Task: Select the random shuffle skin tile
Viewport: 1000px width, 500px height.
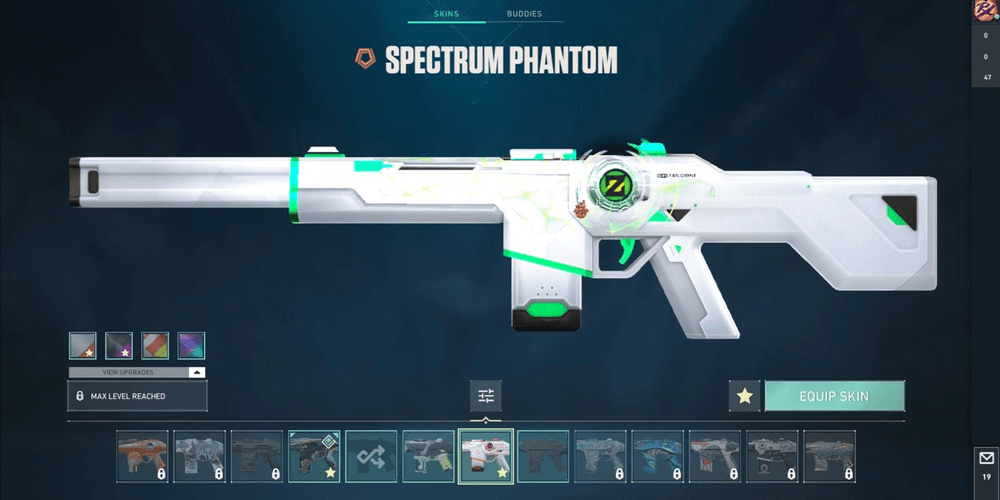Action: coord(372,456)
